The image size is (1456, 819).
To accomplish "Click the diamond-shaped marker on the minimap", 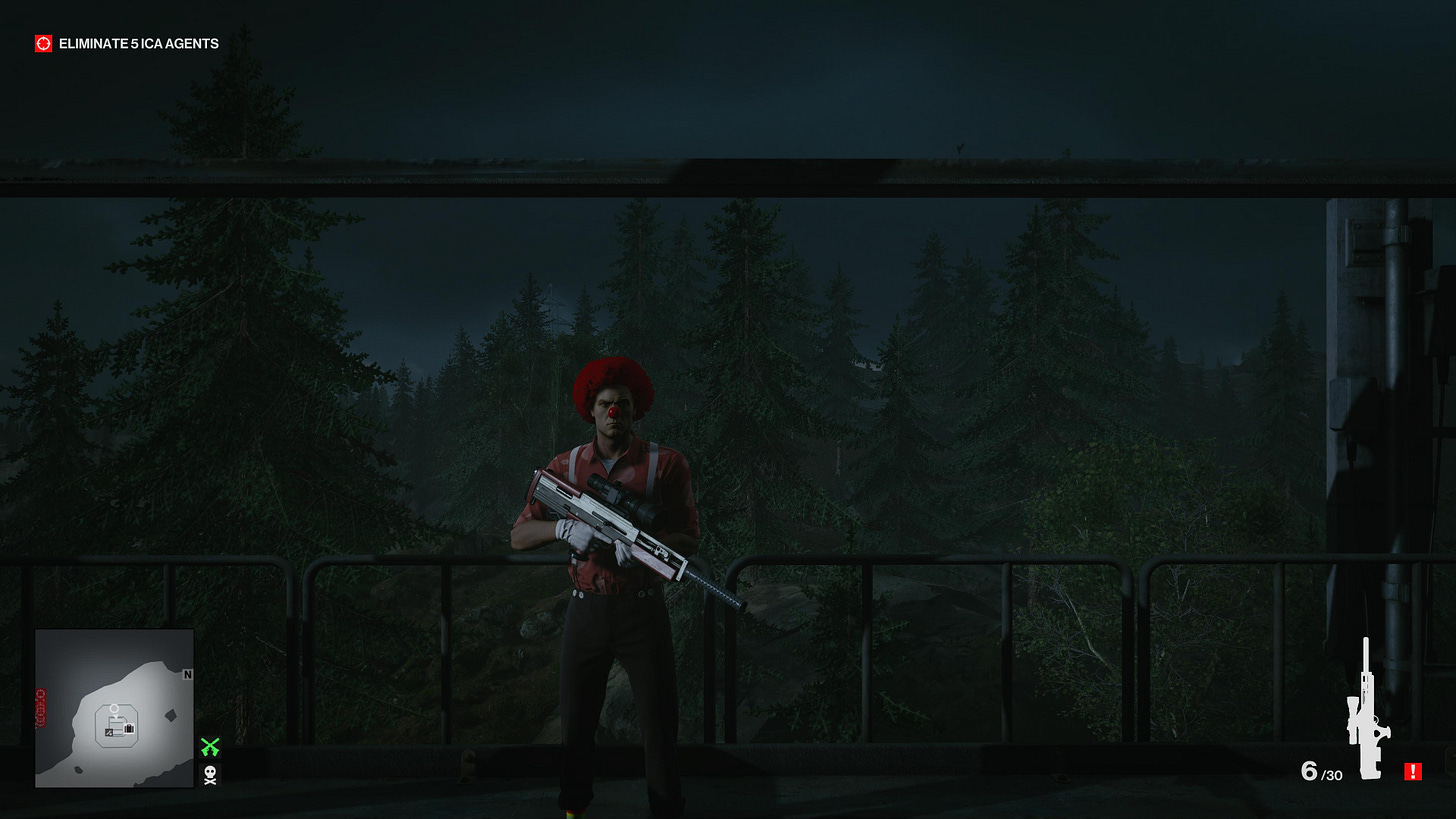I will (x=170, y=716).
